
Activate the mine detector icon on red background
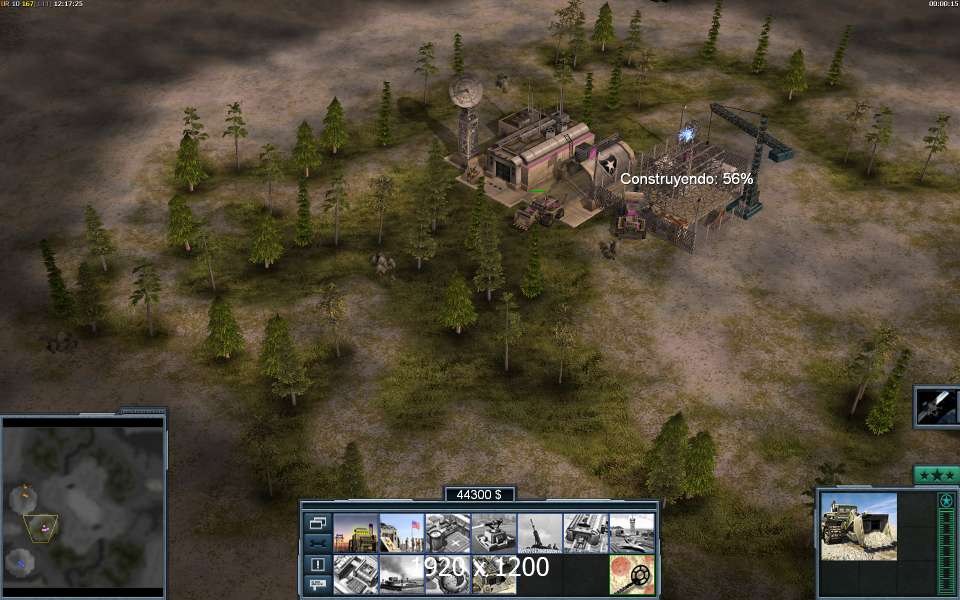point(632,575)
